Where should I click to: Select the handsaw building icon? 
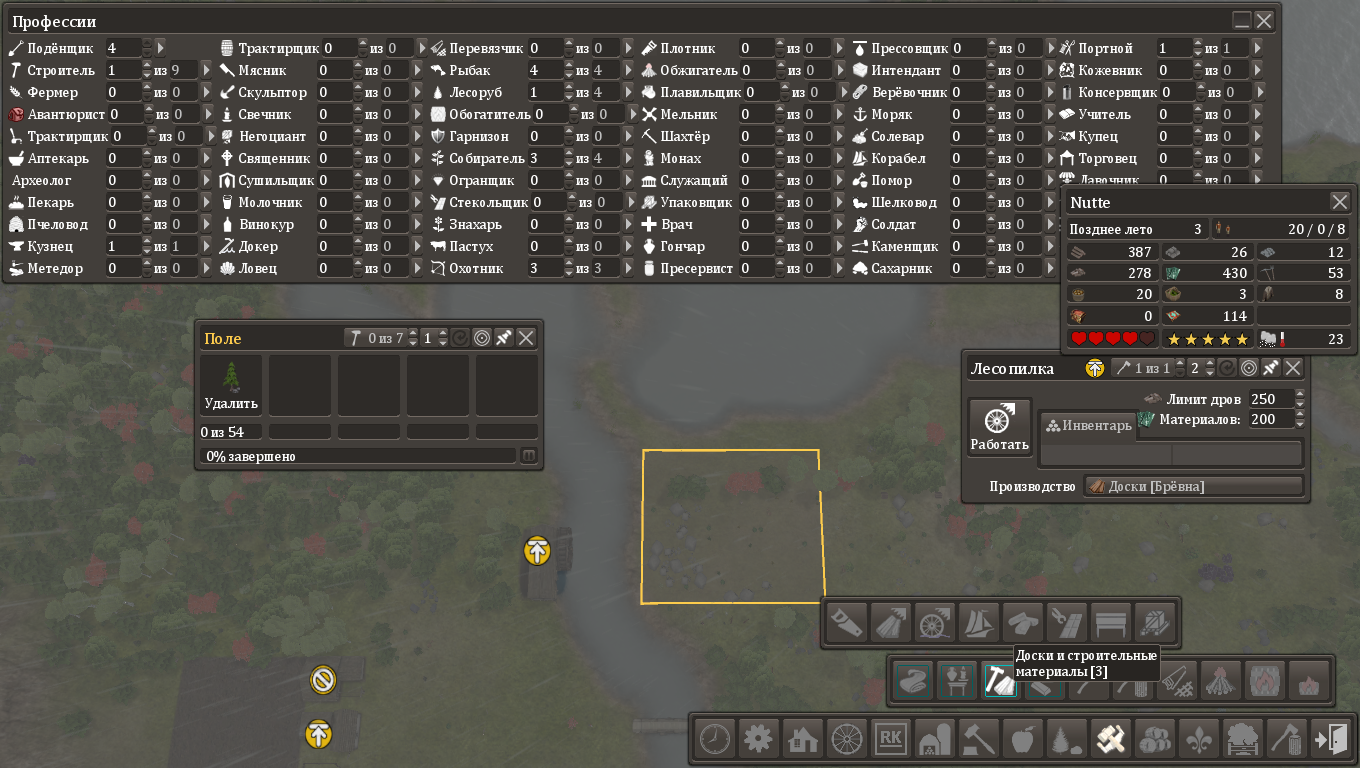click(x=845, y=623)
